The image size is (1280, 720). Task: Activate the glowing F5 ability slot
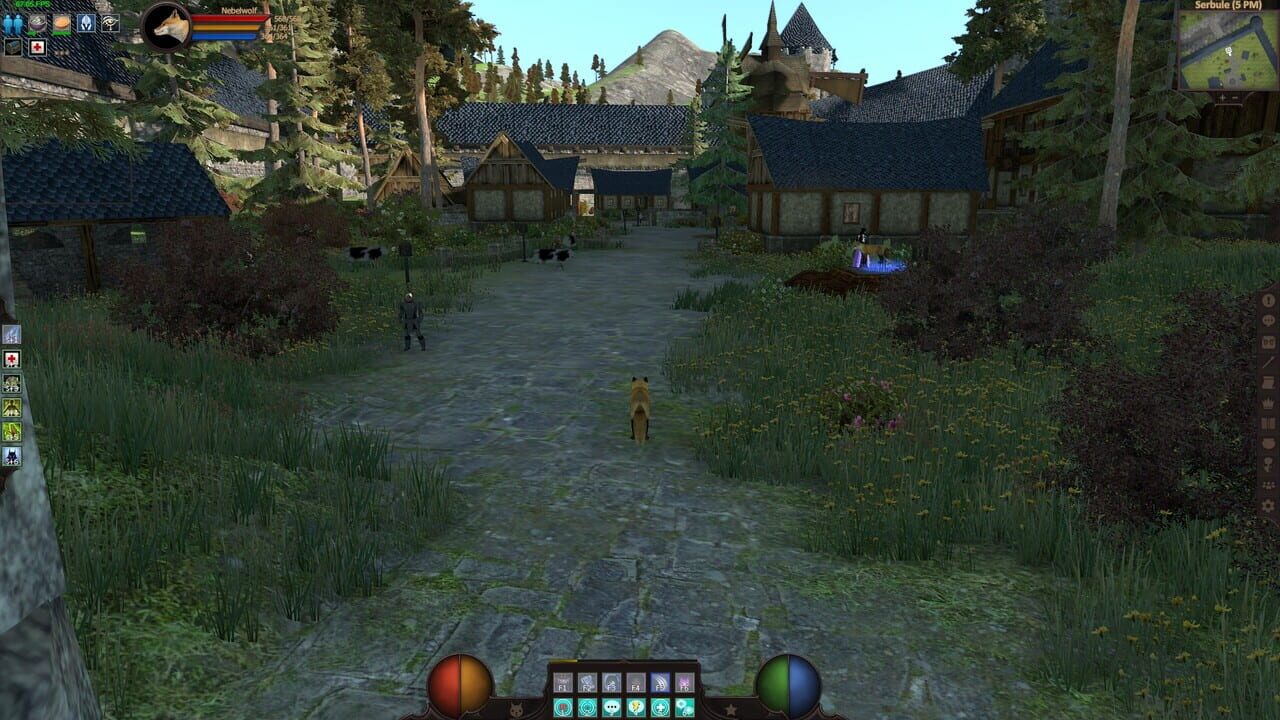click(660, 682)
